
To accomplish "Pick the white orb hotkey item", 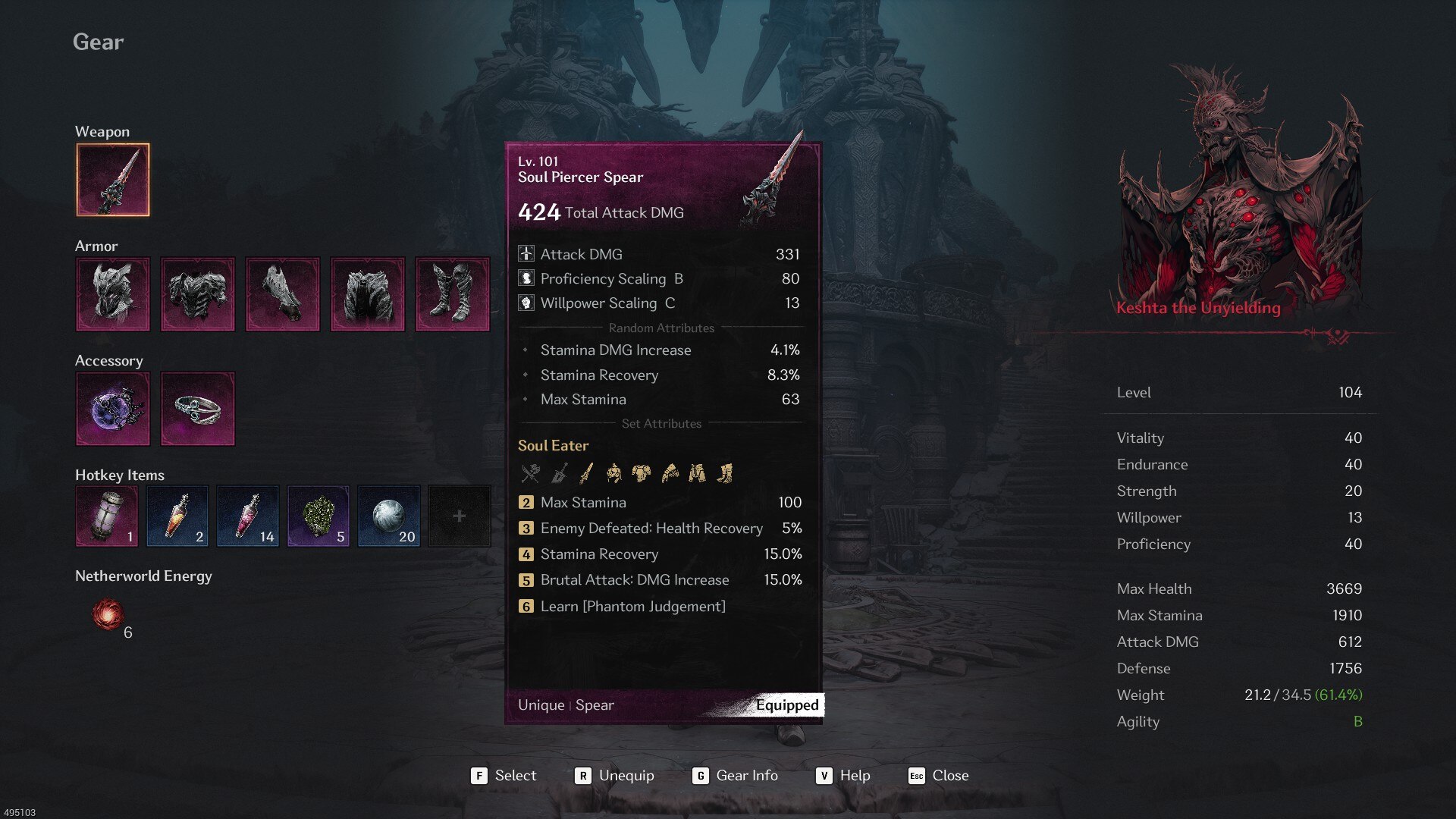I will coord(389,516).
